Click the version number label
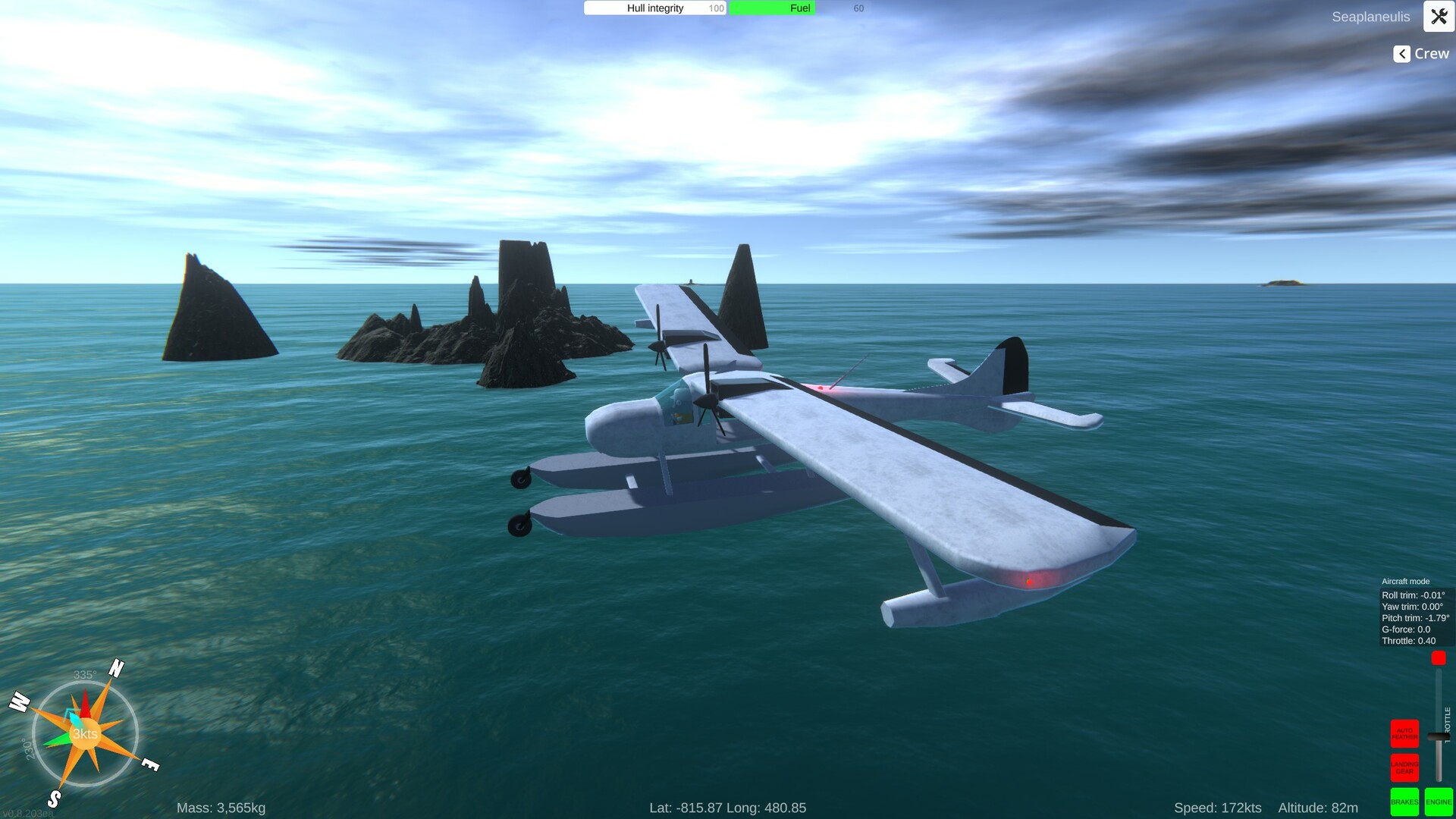 [30, 814]
